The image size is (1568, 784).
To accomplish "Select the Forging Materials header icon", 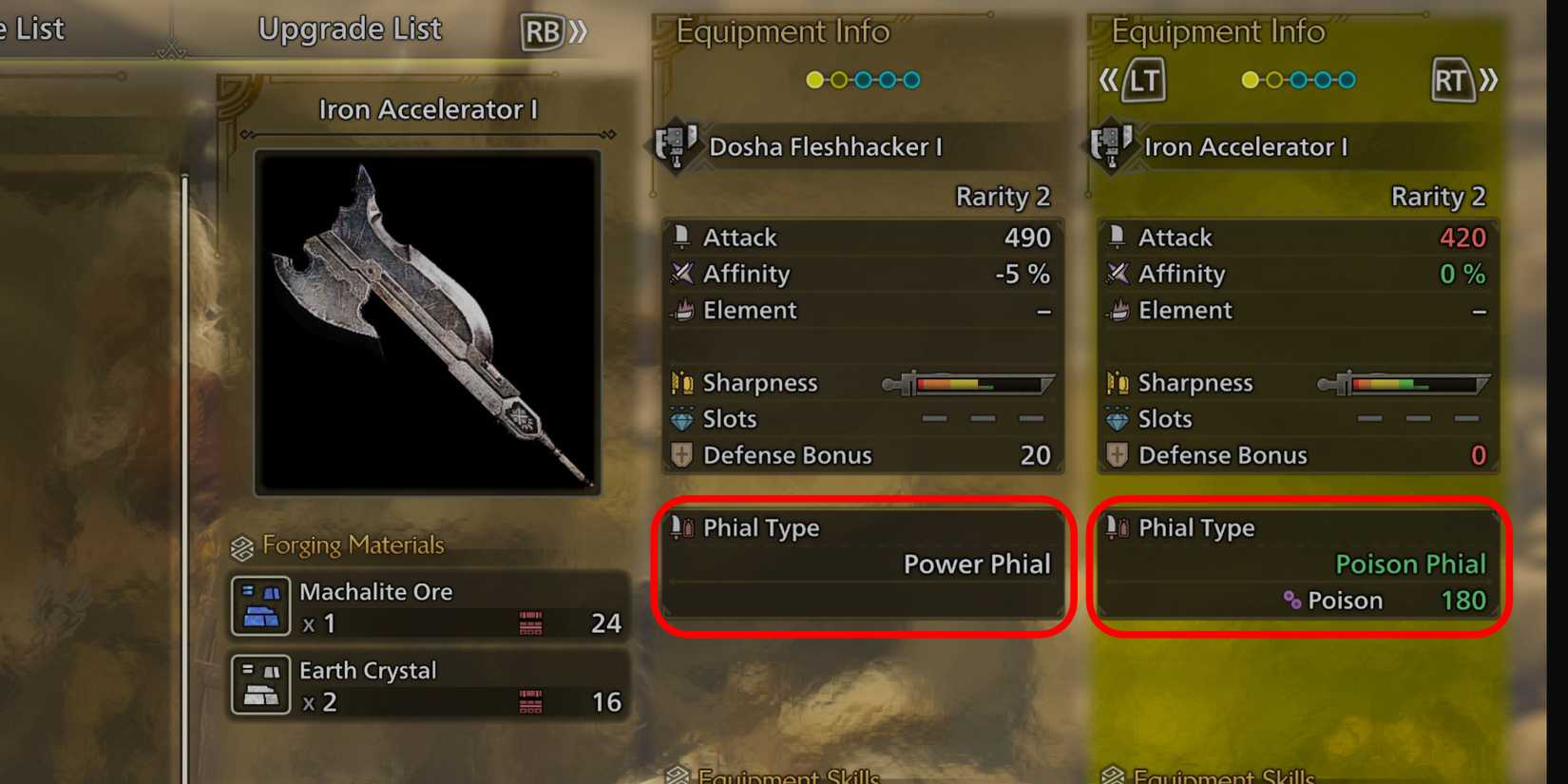I will coord(241,545).
